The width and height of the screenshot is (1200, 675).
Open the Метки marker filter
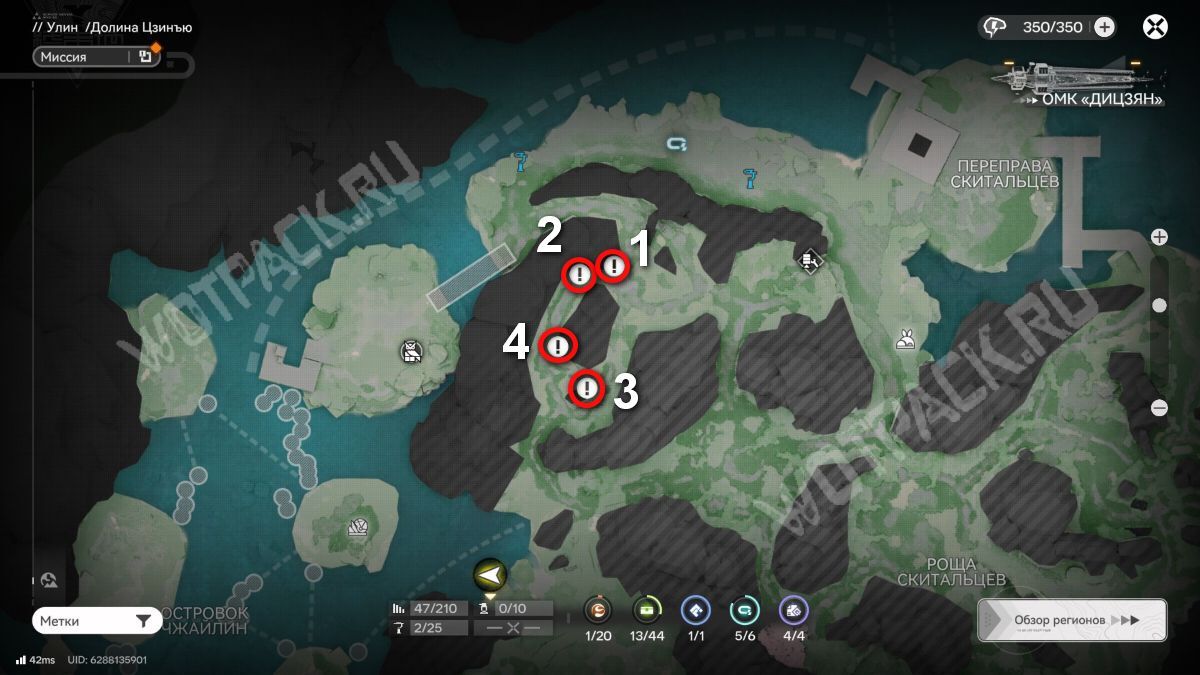tap(96, 621)
